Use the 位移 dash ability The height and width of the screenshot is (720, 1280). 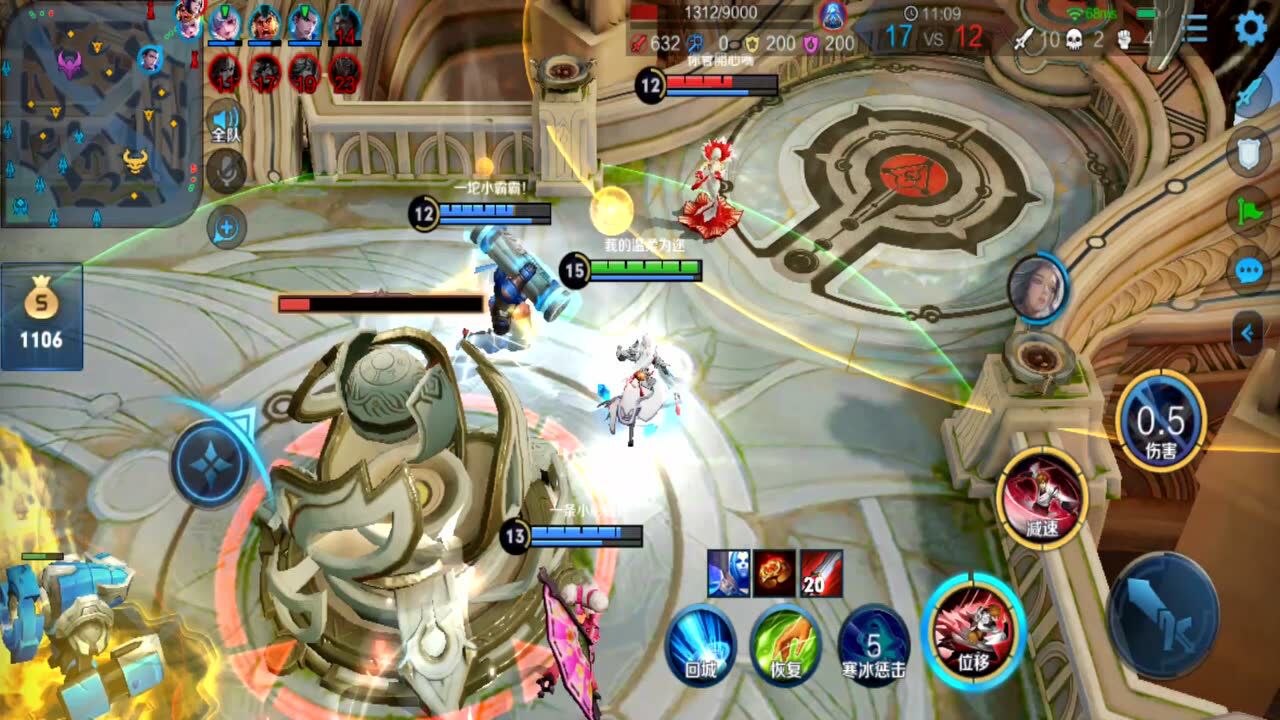click(973, 632)
